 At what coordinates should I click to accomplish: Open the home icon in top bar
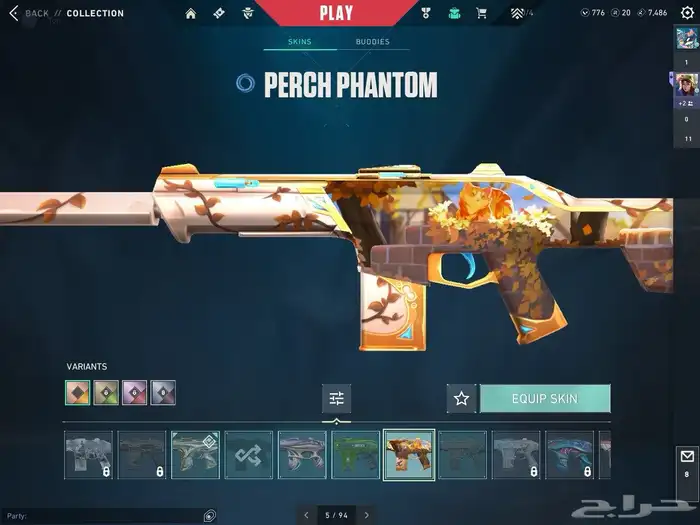[x=191, y=13]
